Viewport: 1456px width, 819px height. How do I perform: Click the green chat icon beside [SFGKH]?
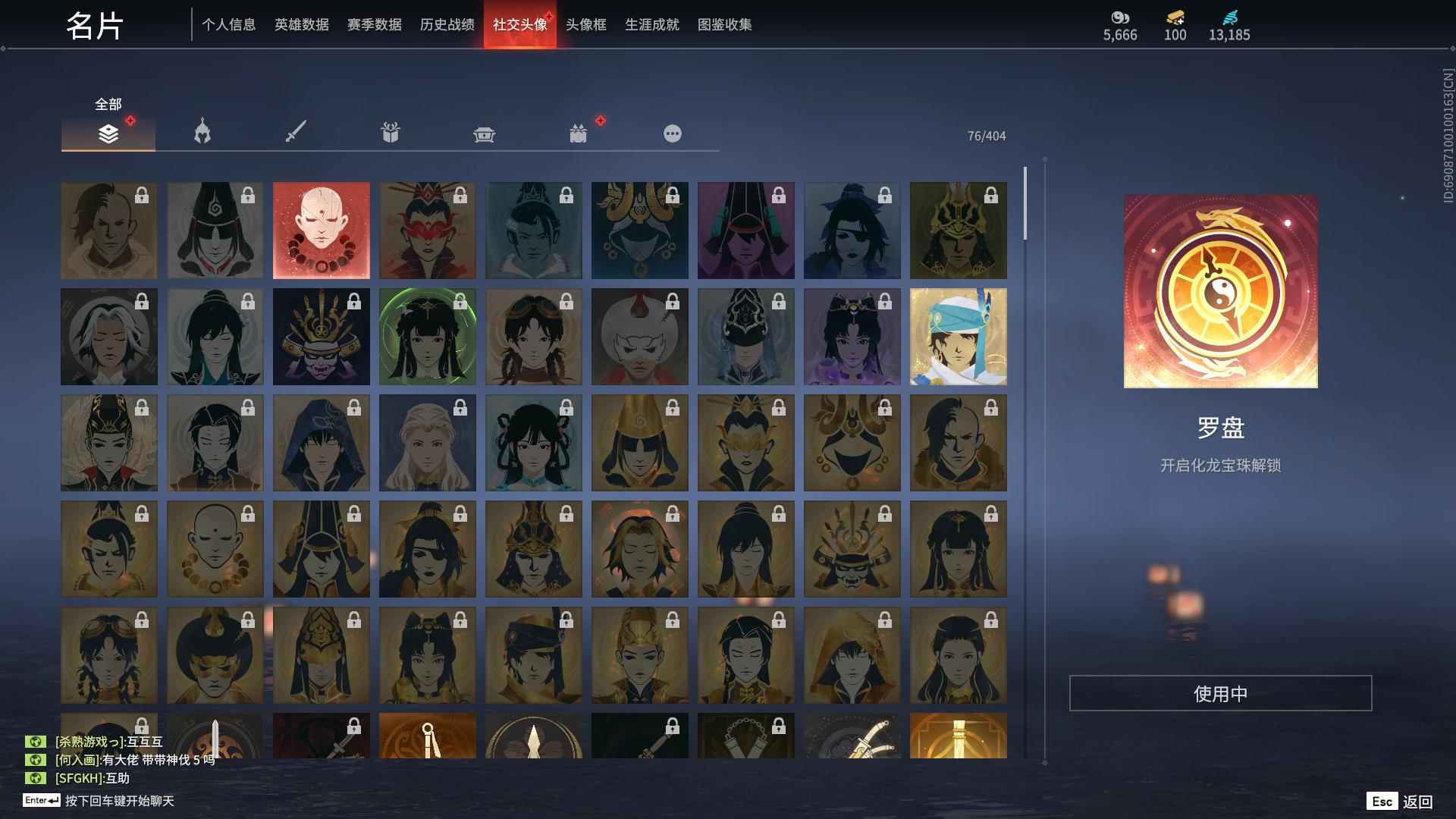tap(37, 777)
